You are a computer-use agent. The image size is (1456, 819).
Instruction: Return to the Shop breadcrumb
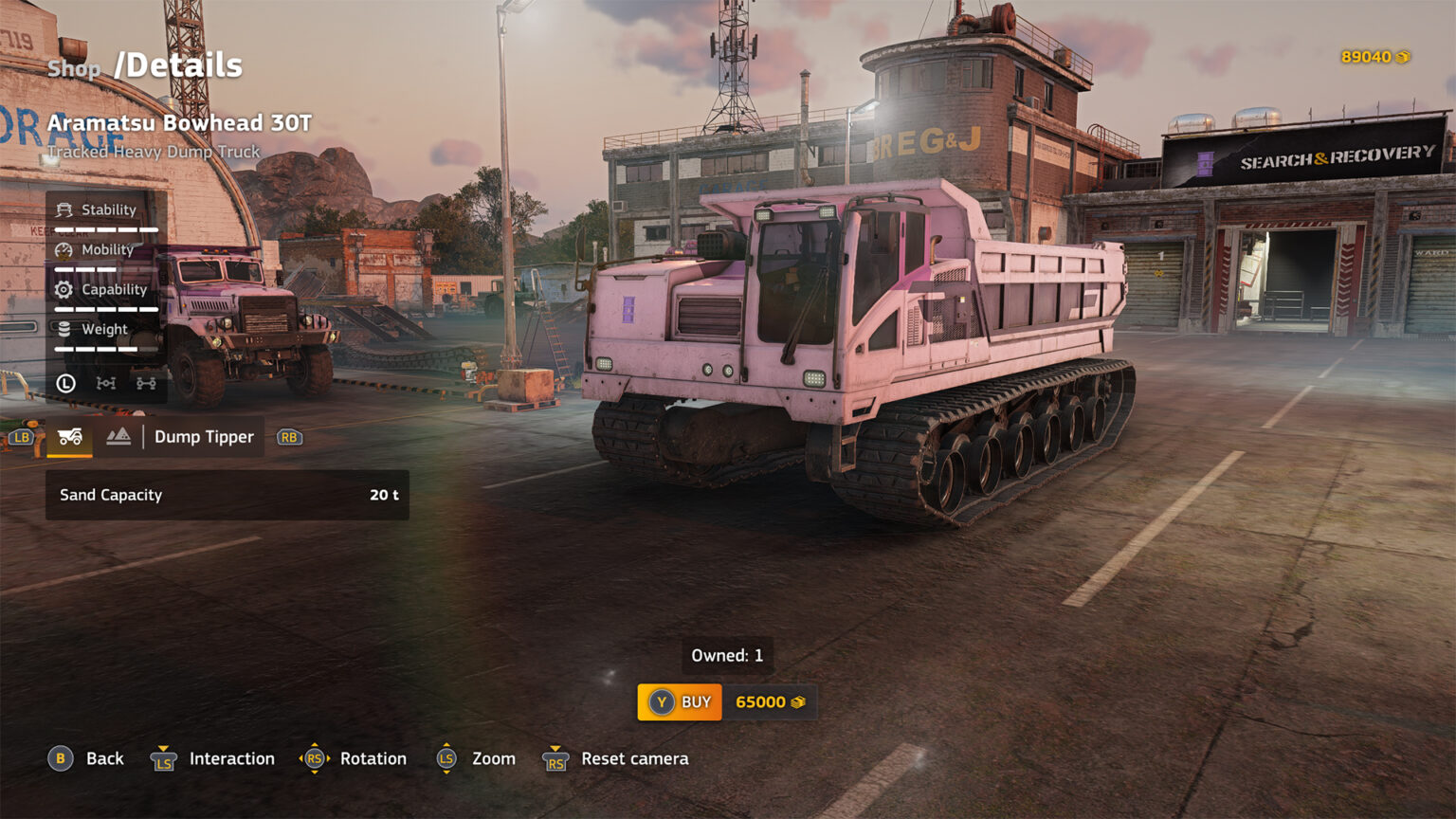(74, 68)
